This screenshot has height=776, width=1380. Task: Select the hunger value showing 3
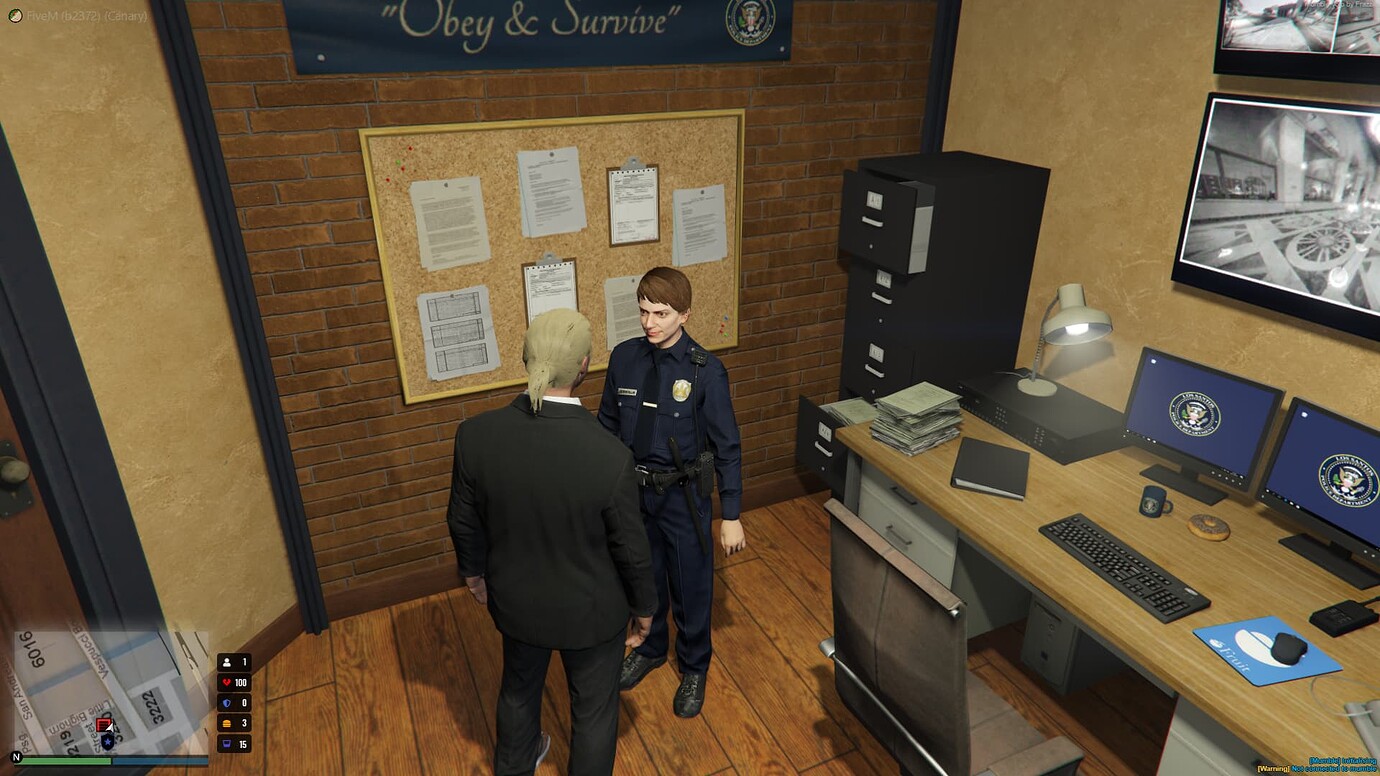tap(244, 723)
